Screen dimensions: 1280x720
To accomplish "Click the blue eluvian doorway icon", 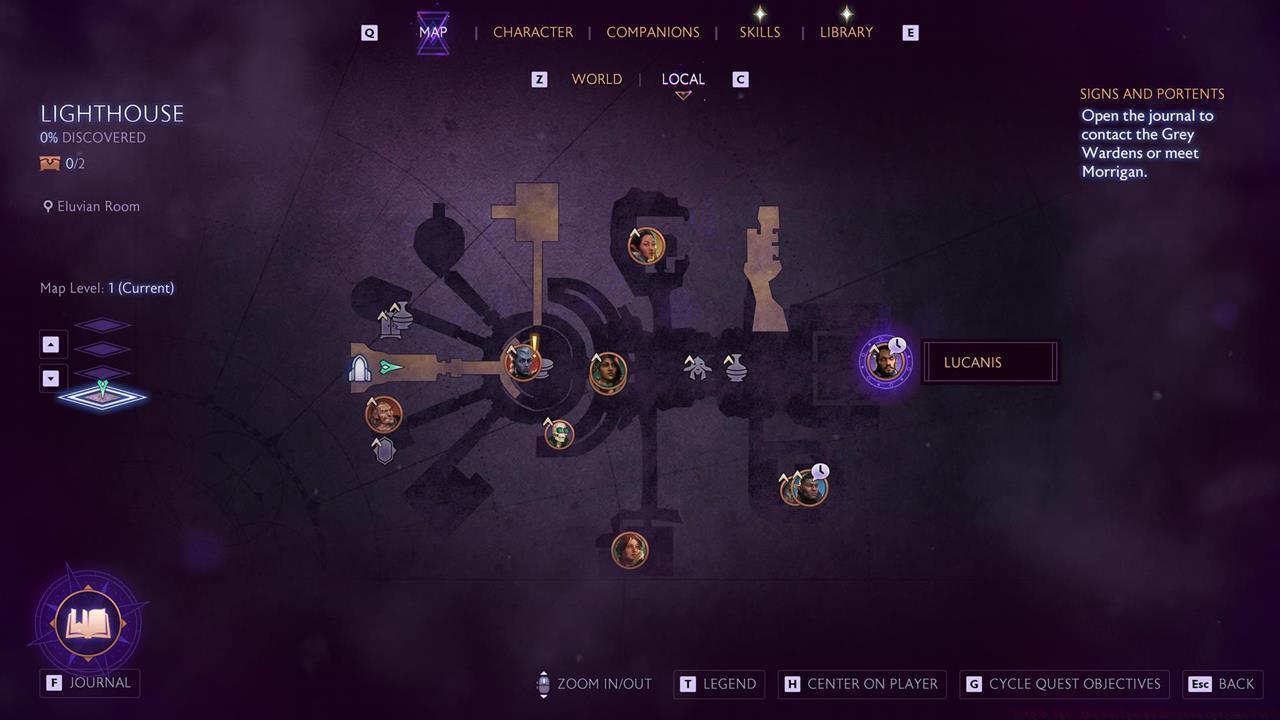I will pyautogui.click(x=362, y=368).
